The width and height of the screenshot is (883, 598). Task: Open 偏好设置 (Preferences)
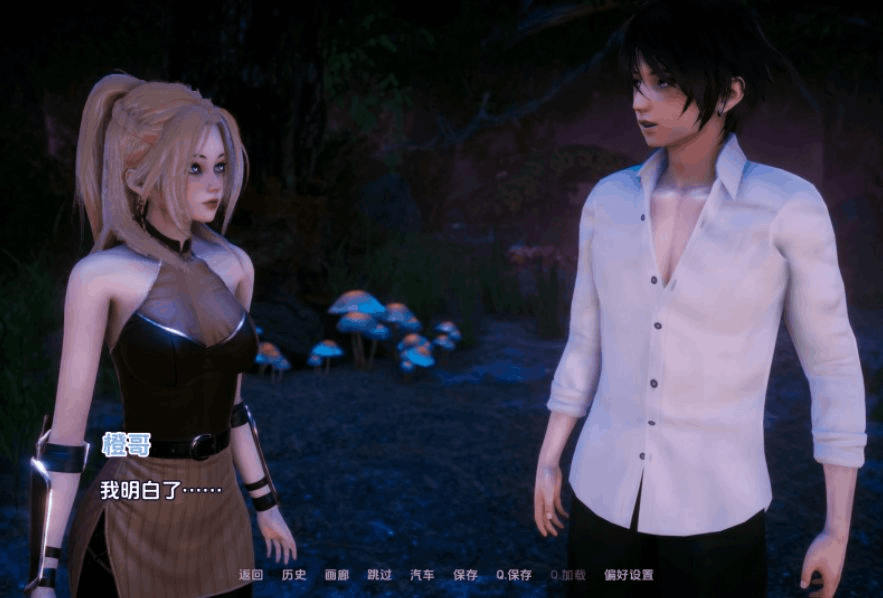[628, 575]
